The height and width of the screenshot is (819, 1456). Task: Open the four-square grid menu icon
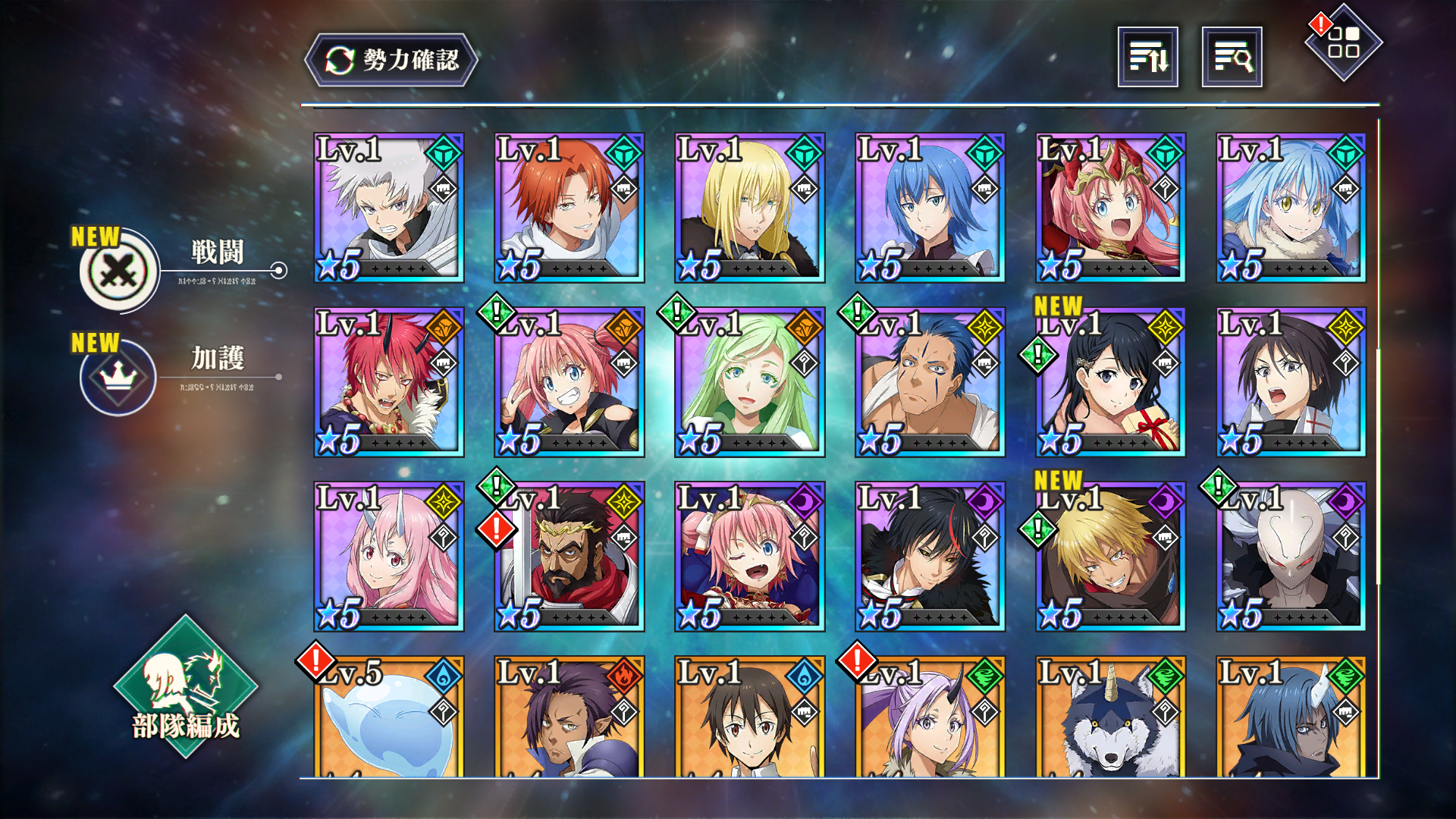coord(1343,42)
